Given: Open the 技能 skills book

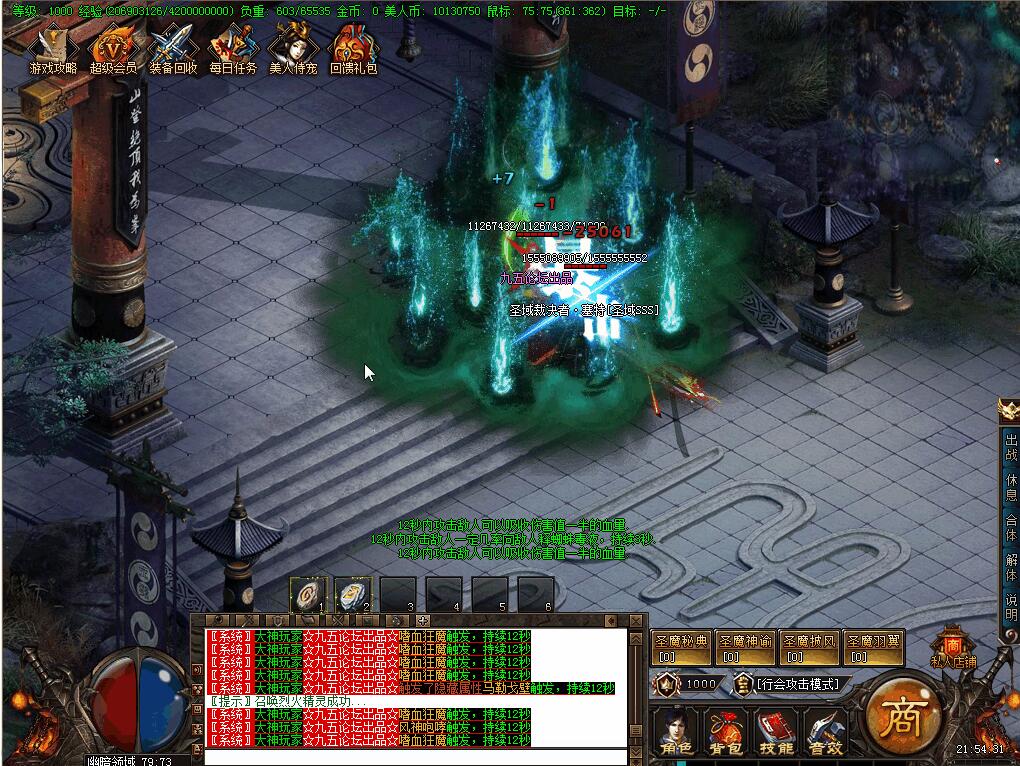Looking at the screenshot, I should pos(775,733).
